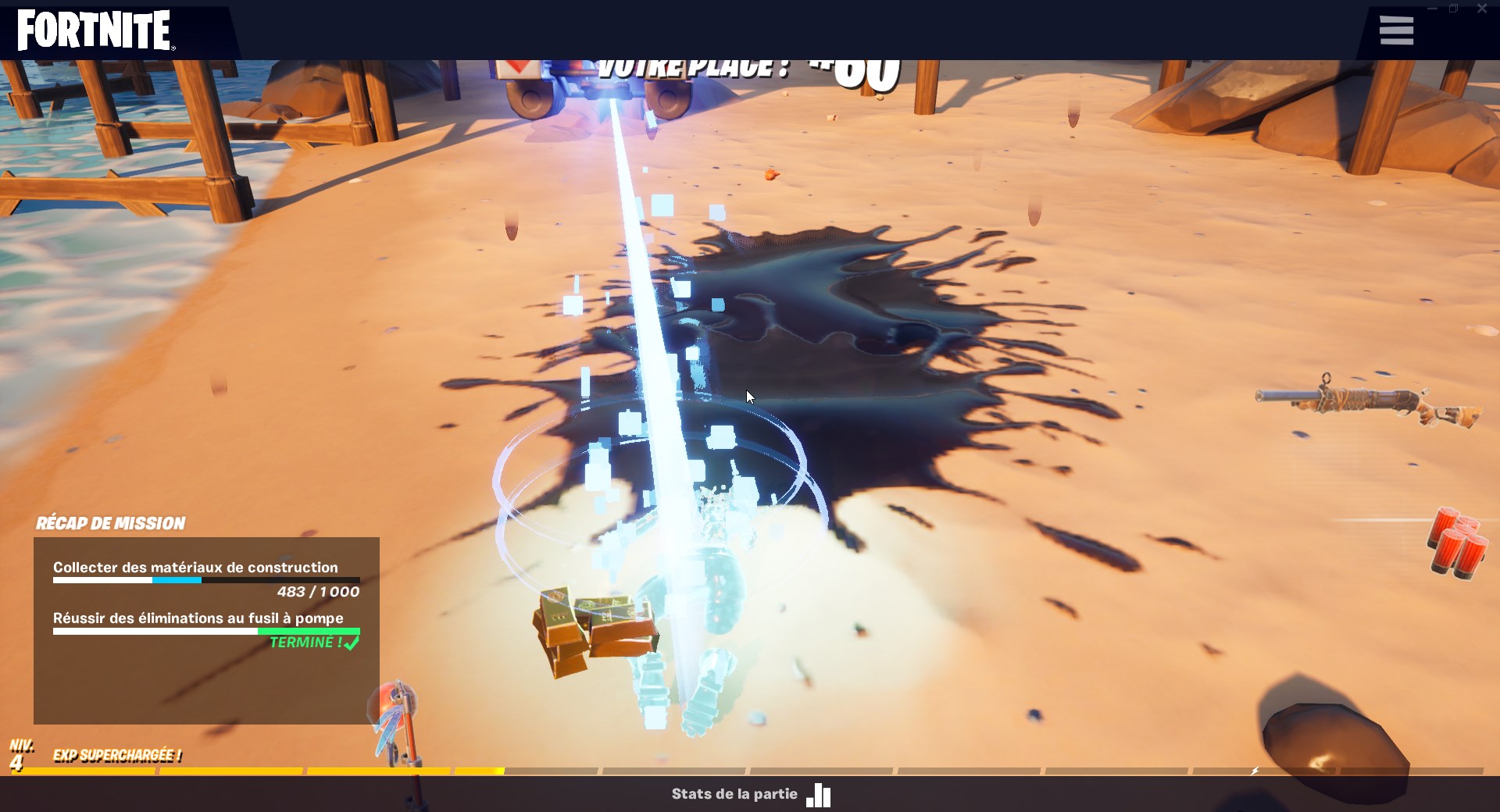
Task: Click the minimize window control
Action: click(x=1431, y=8)
